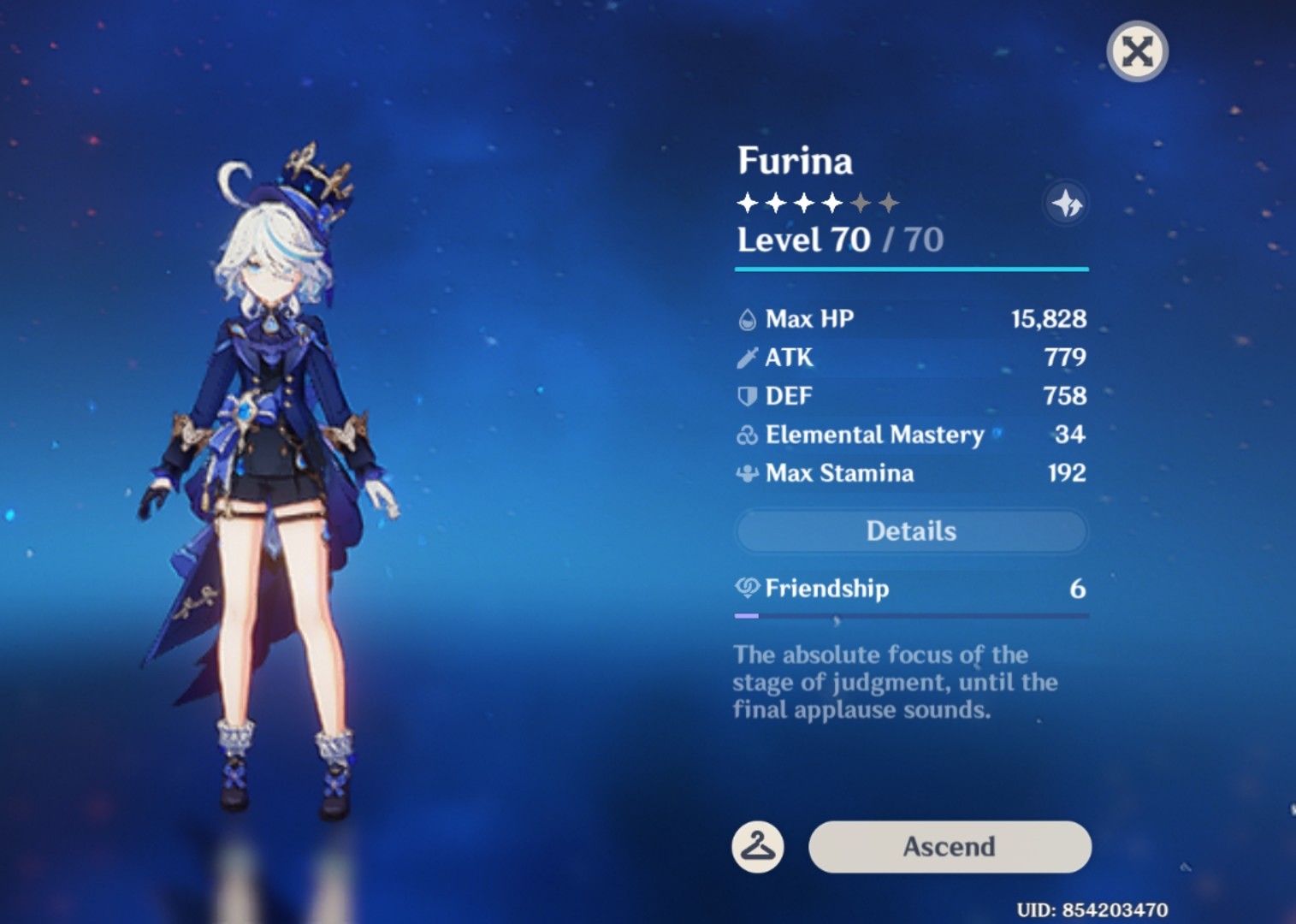Open the Details panel
The height and width of the screenshot is (924, 1296).
point(911,530)
